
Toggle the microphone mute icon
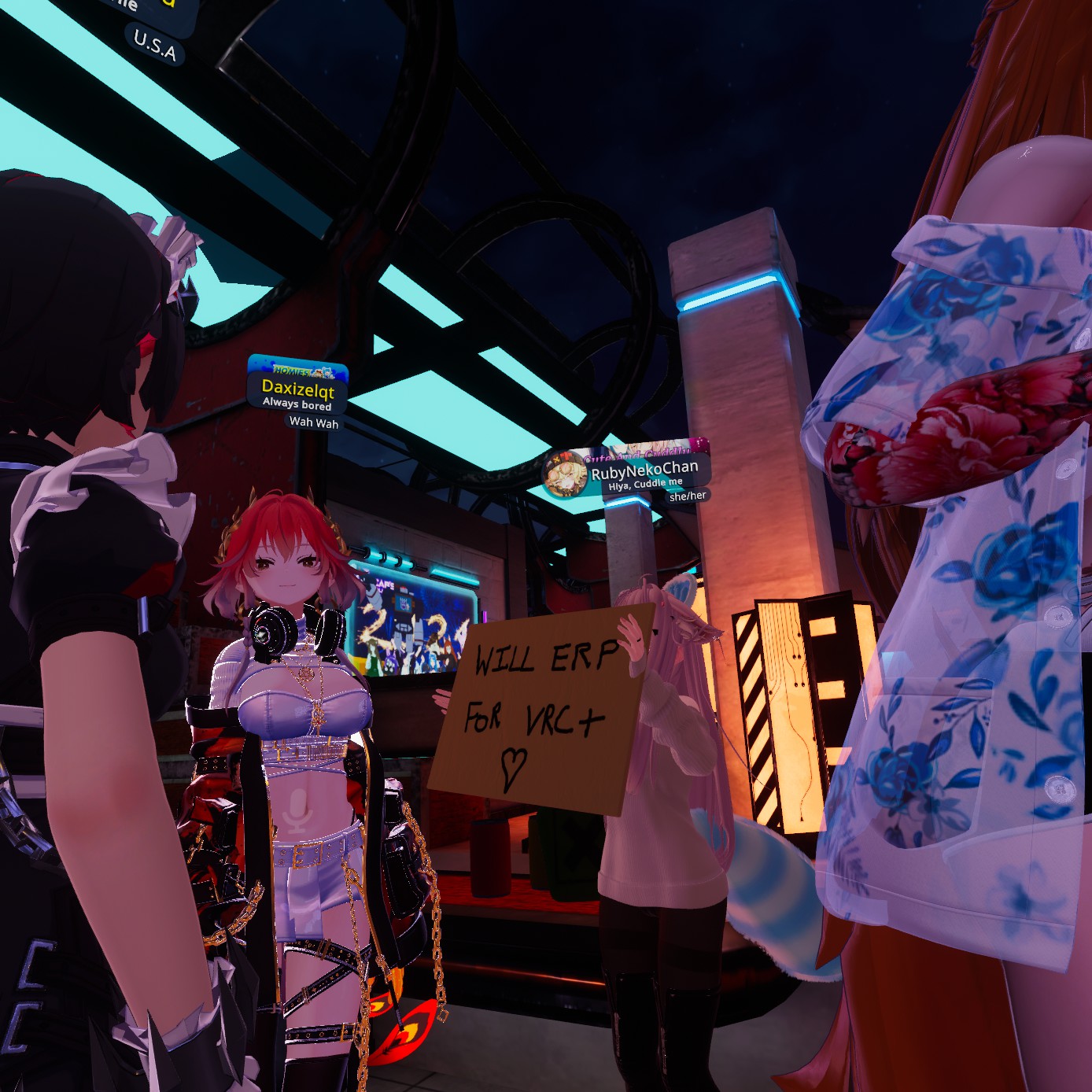299,811
